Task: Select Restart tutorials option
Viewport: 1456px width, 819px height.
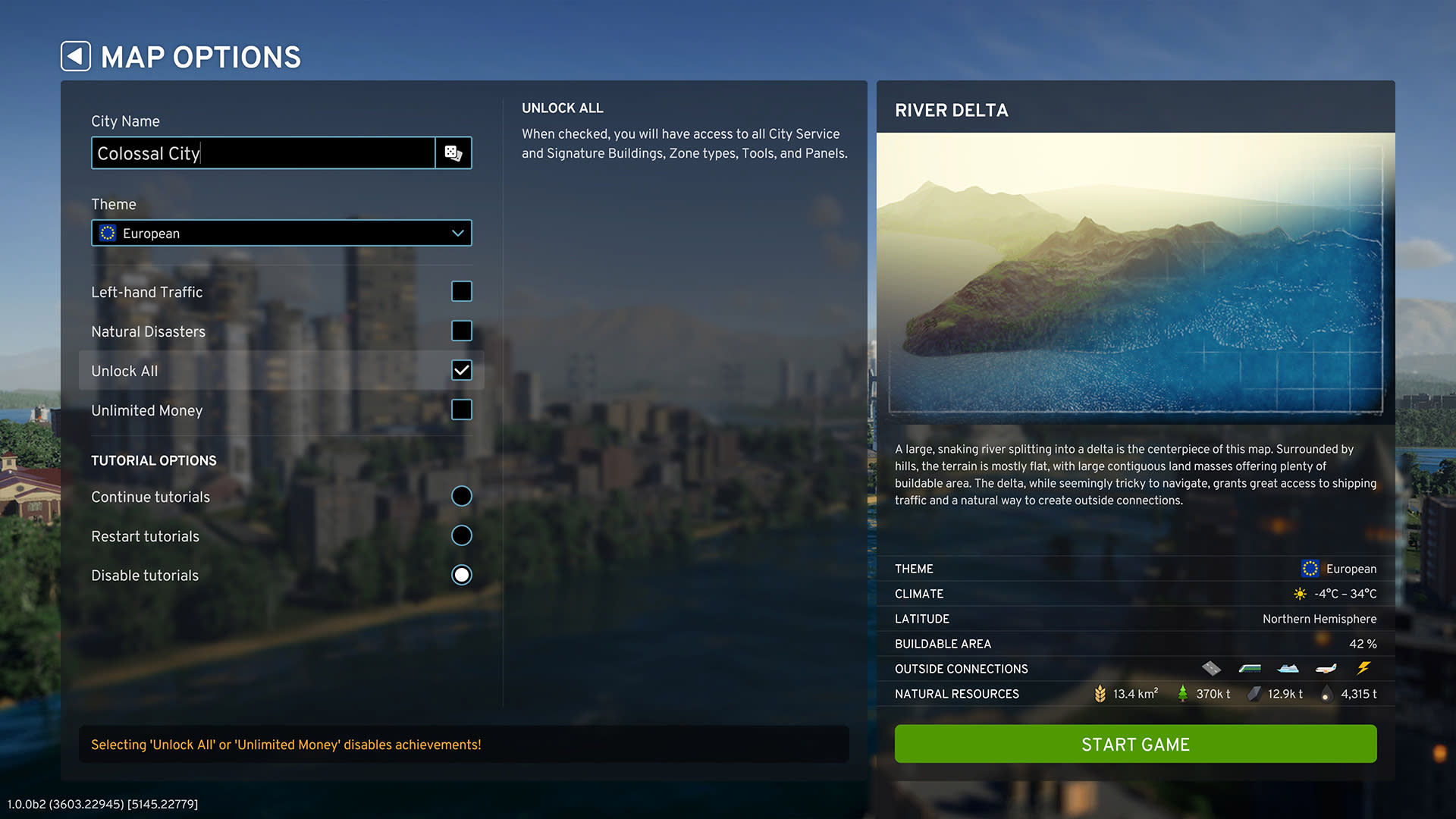Action: 461,535
